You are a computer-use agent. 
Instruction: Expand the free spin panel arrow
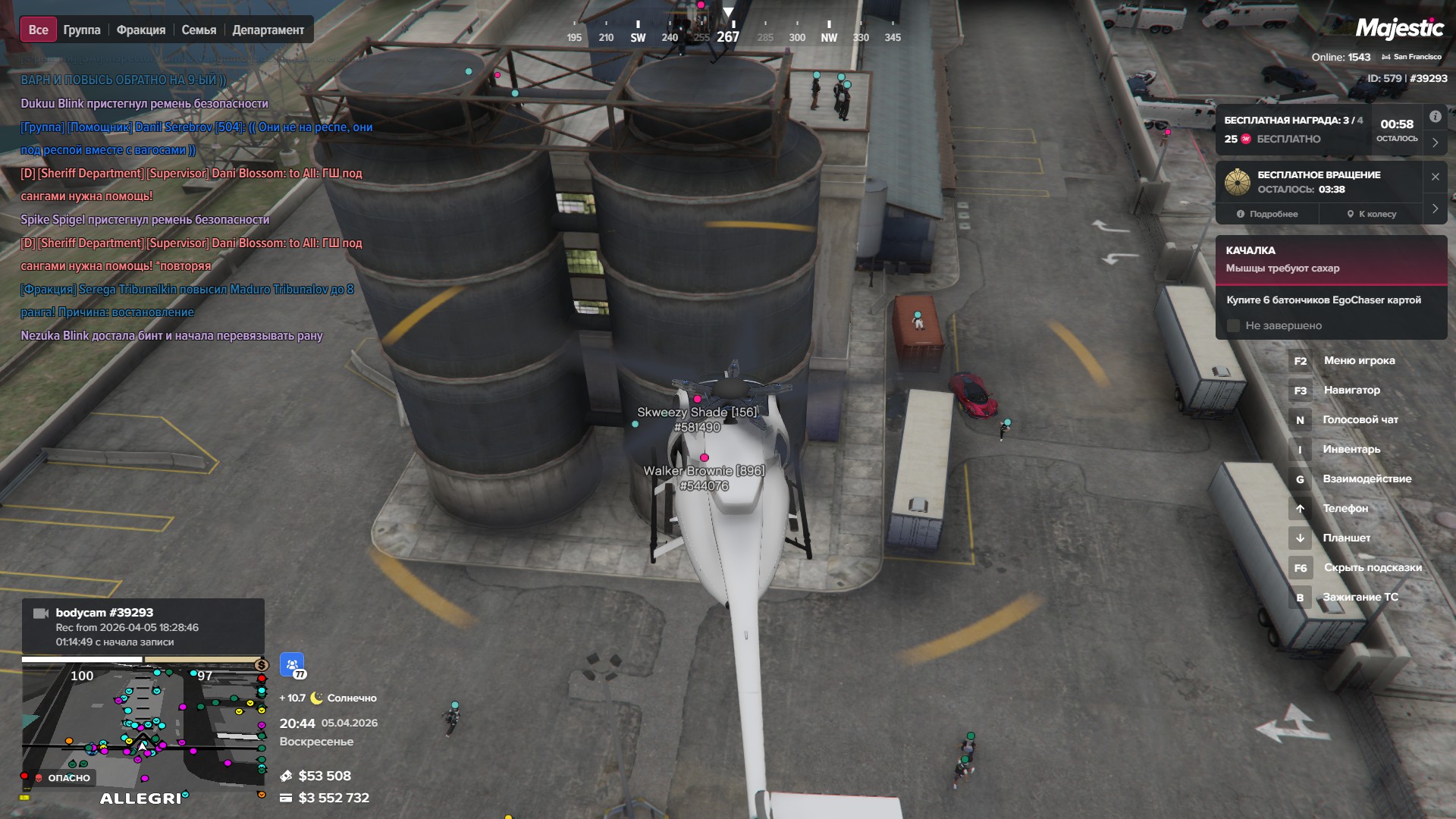(1435, 209)
